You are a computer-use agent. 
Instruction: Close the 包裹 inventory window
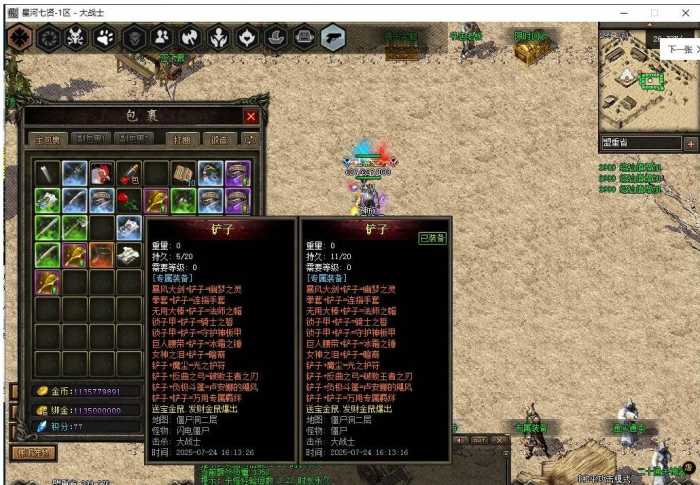251,116
